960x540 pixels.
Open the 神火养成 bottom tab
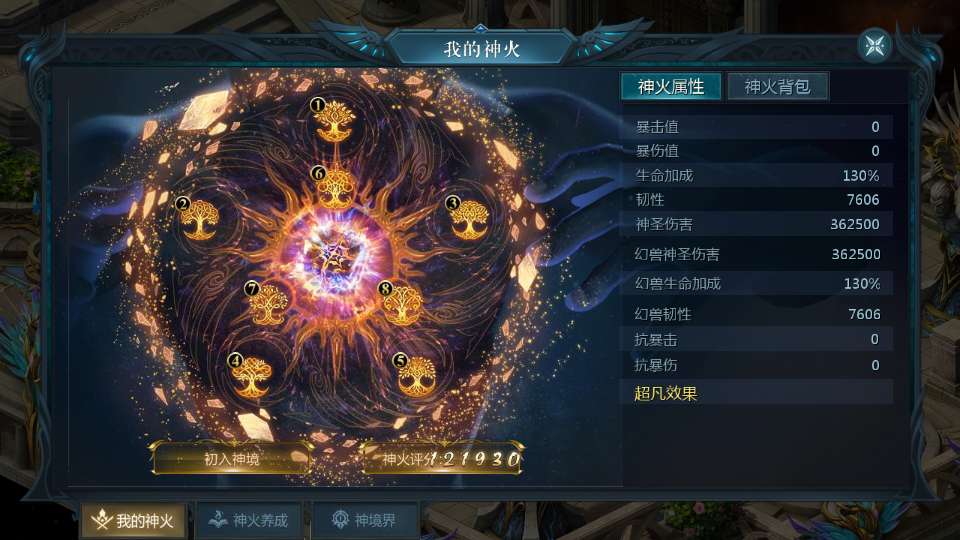[250, 520]
